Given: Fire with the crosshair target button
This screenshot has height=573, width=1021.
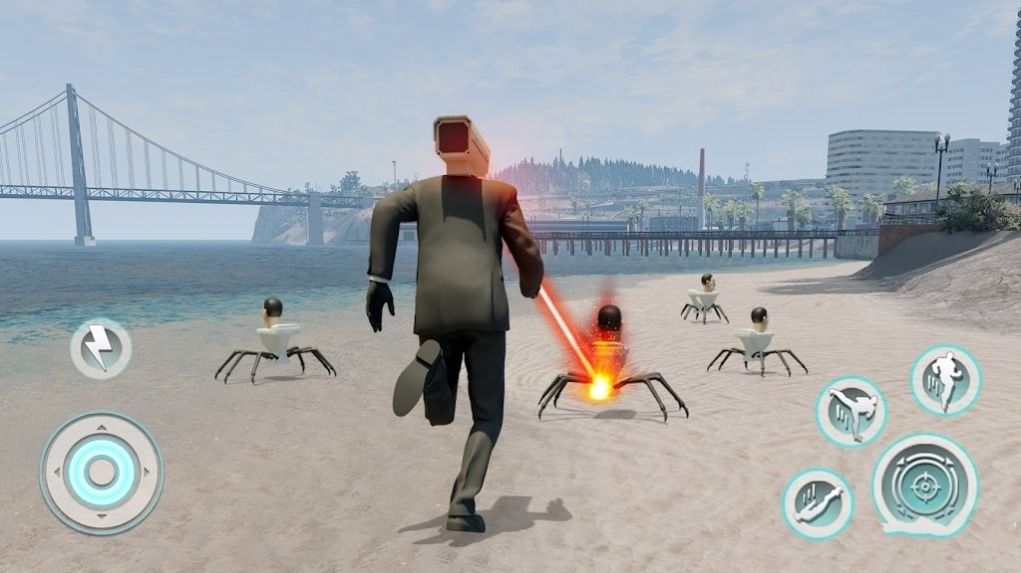Looking at the screenshot, I should [925, 486].
